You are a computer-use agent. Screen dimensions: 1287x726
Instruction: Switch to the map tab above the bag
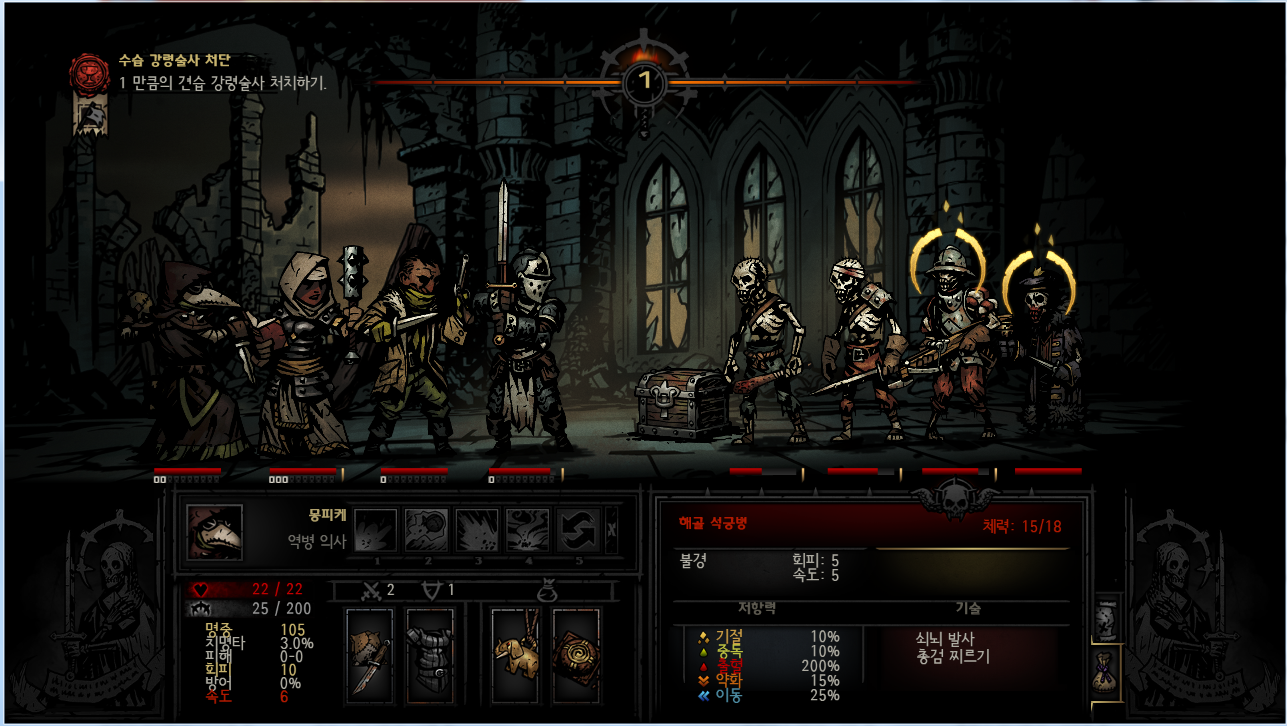pyautogui.click(x=1107, y=620)
